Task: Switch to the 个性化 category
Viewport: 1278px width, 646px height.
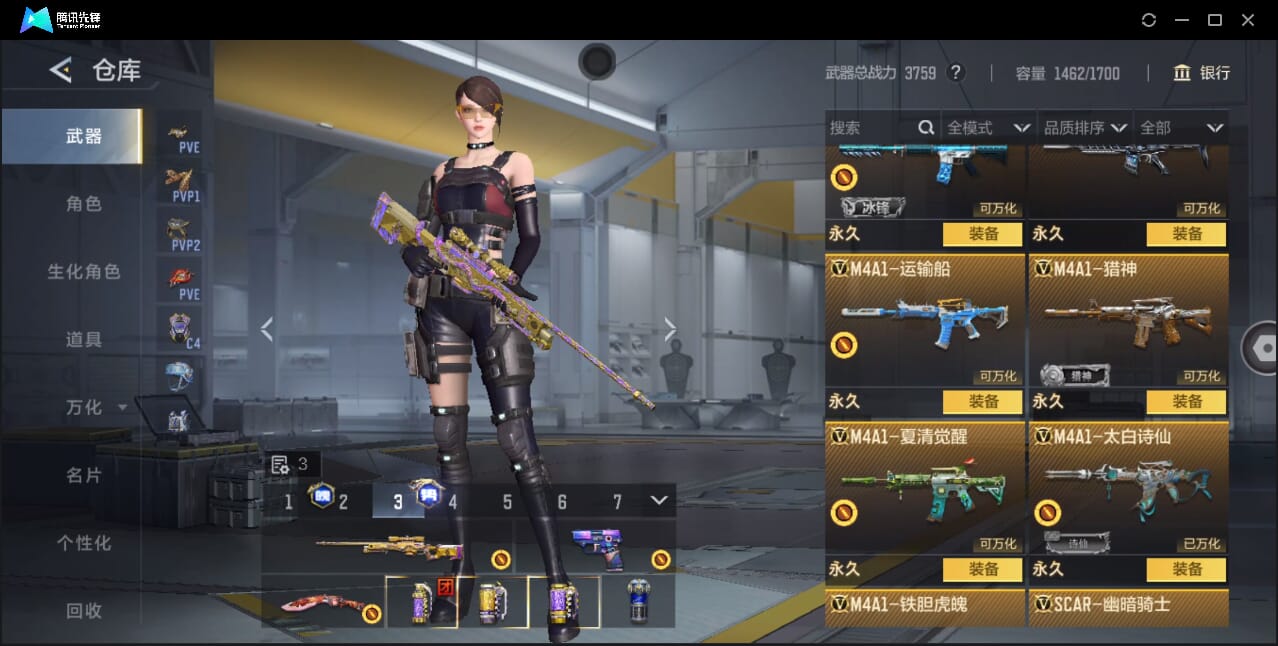Action: pyautogui.click(x=84, y=543)
